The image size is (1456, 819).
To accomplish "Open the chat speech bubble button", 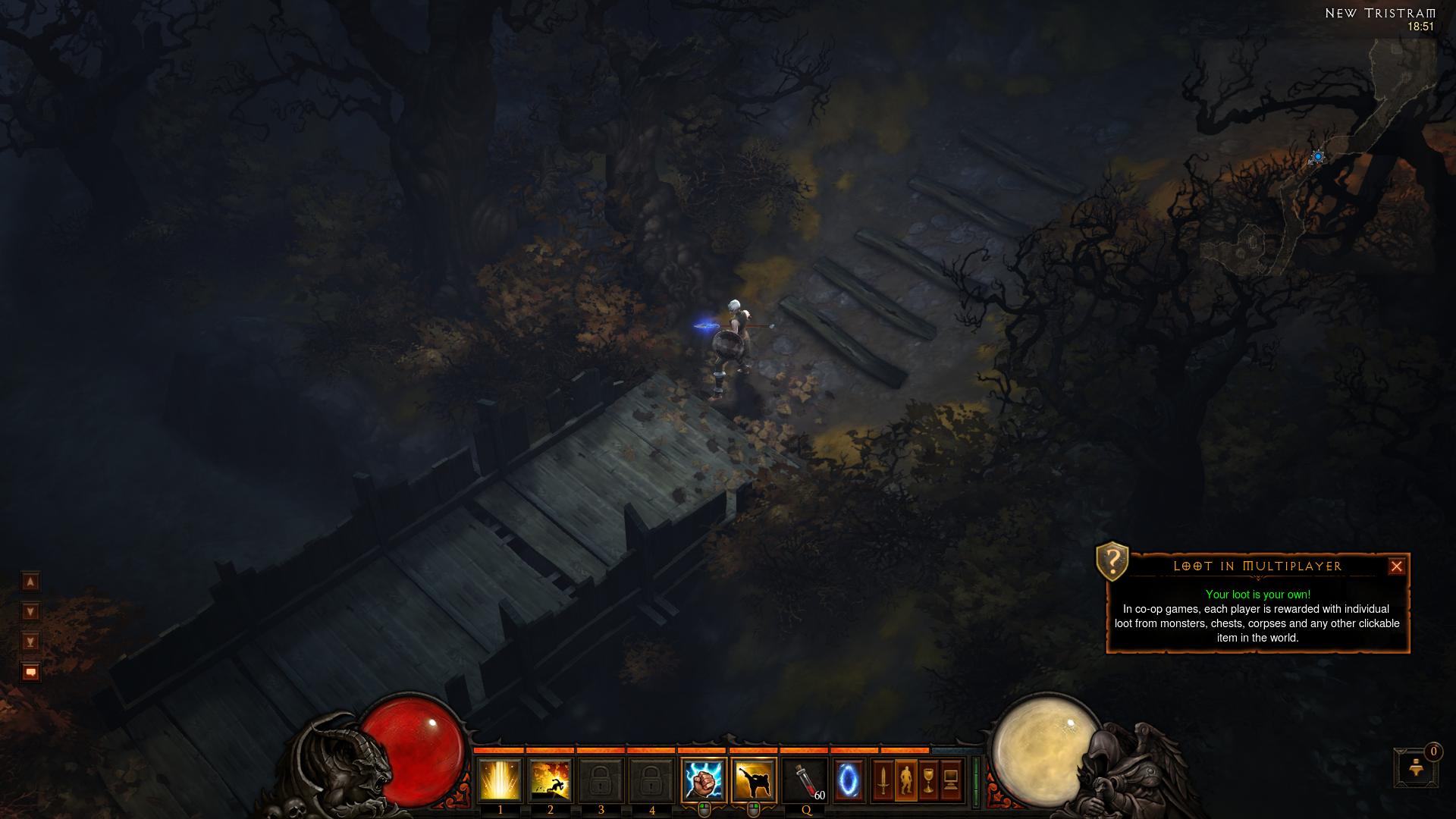I will tap(30, 672).
